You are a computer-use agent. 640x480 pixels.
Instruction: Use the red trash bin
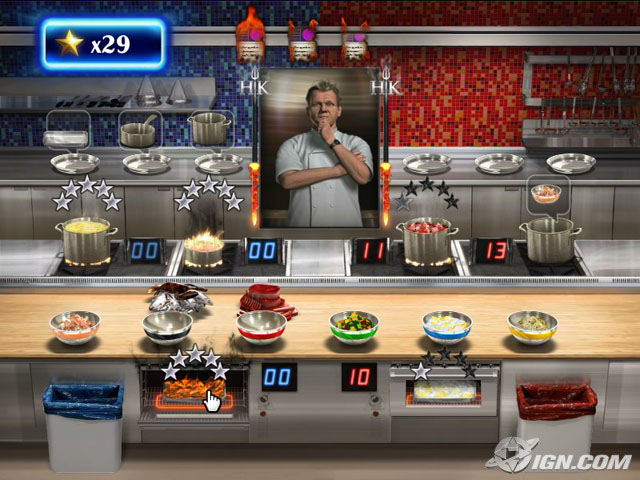pyautogui.click(x=556, y=425)
